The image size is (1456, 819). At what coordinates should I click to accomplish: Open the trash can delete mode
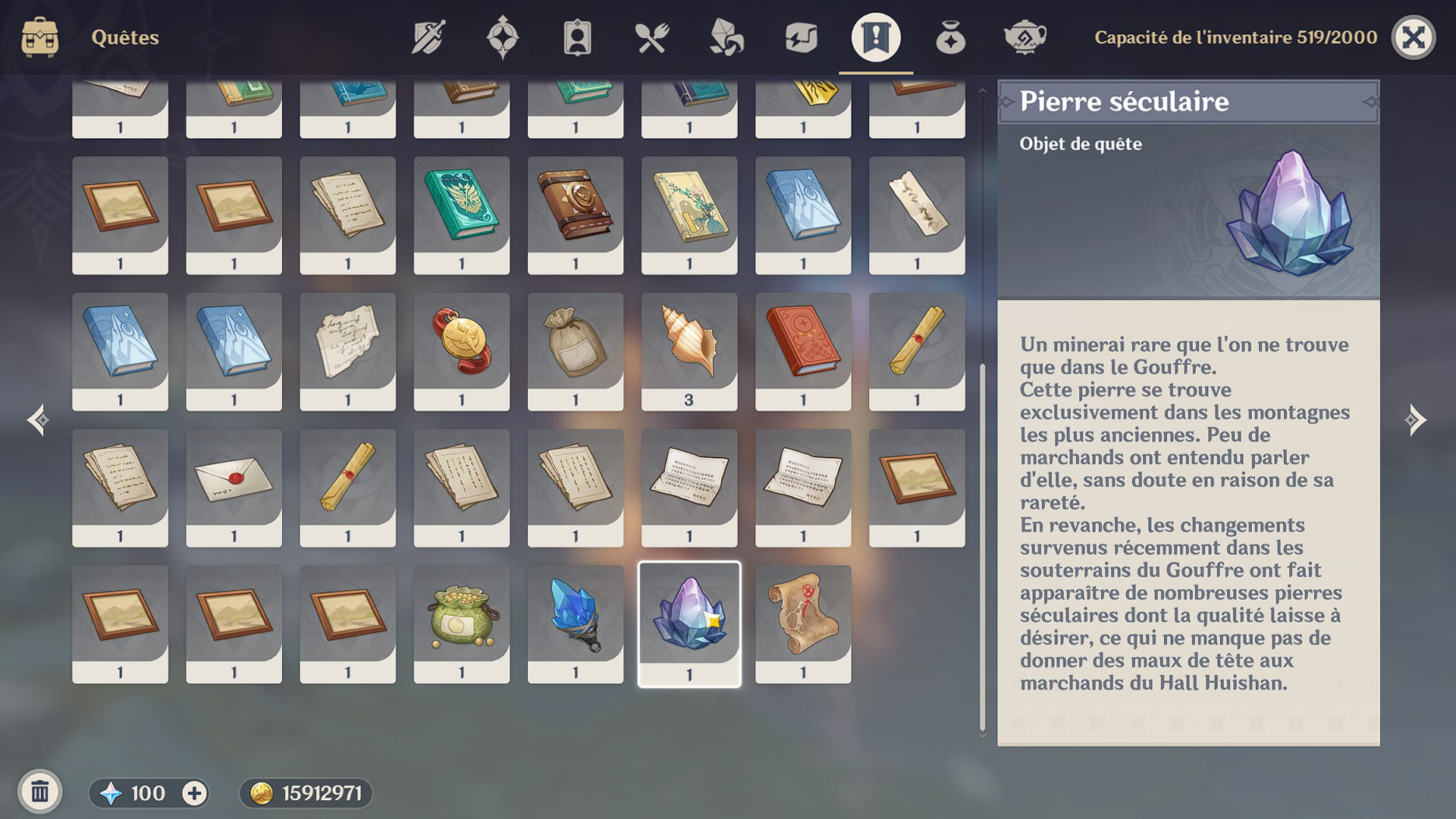coord(40,792)
